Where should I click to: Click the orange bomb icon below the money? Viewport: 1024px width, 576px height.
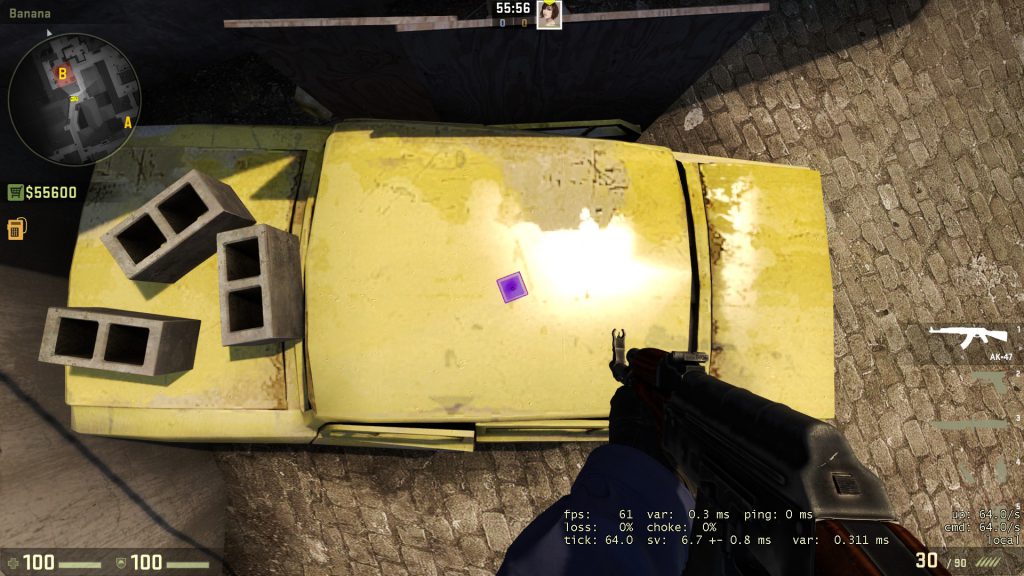16,228
